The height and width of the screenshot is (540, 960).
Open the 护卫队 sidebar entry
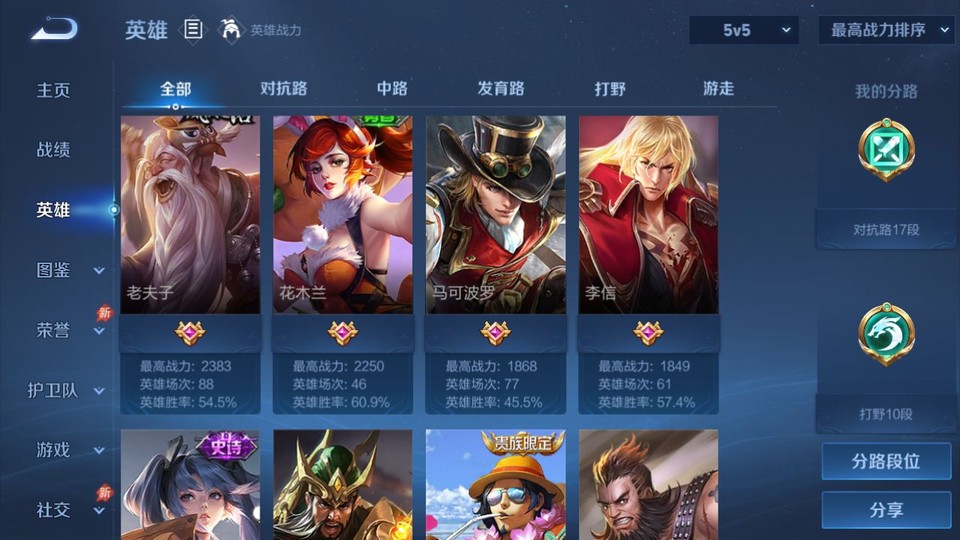click(x=66, y=390)
